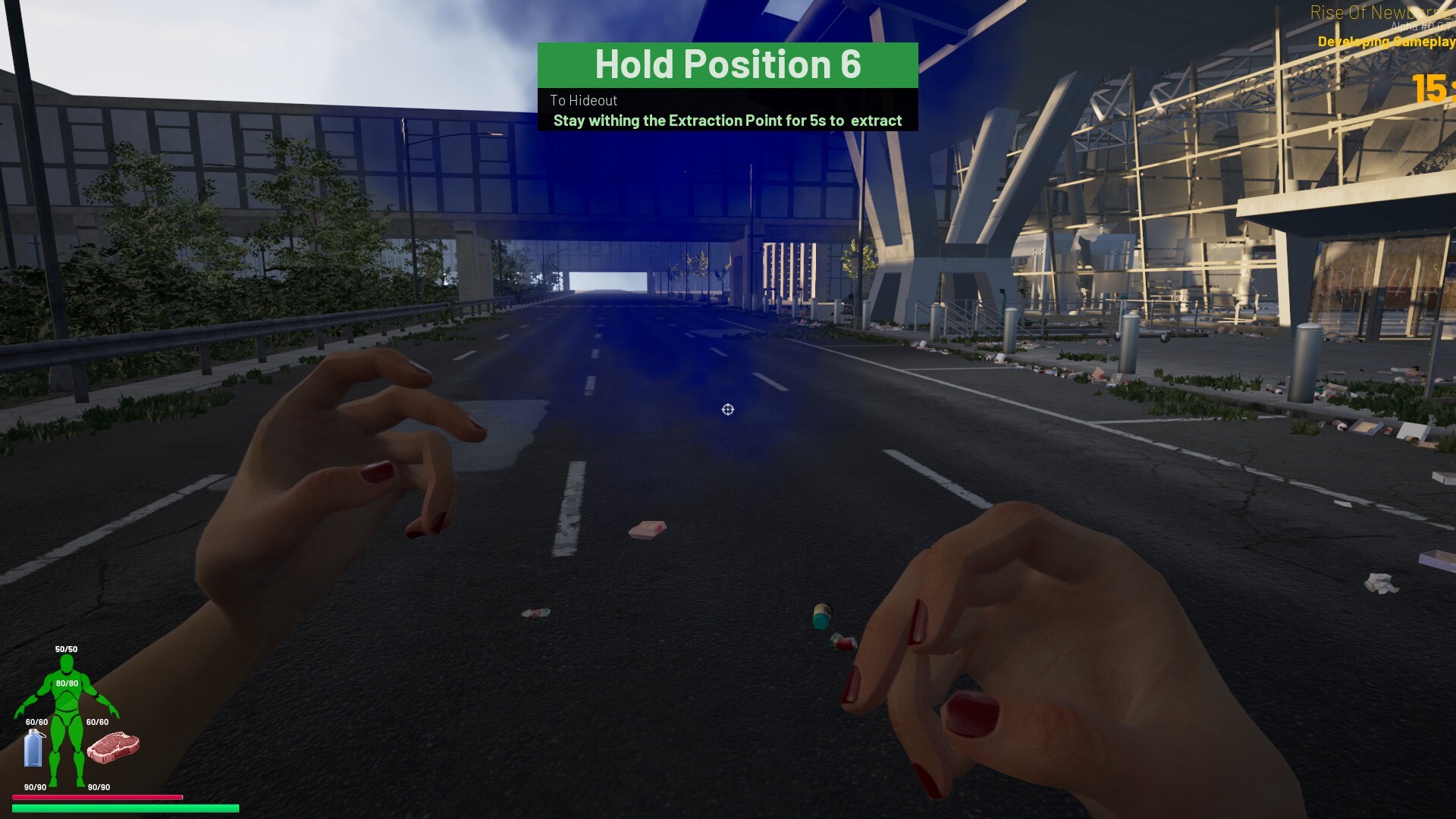This screenshot has height=819, width=1456.
Task: Select the steak hunger icon
Action: tap(113, 746)
